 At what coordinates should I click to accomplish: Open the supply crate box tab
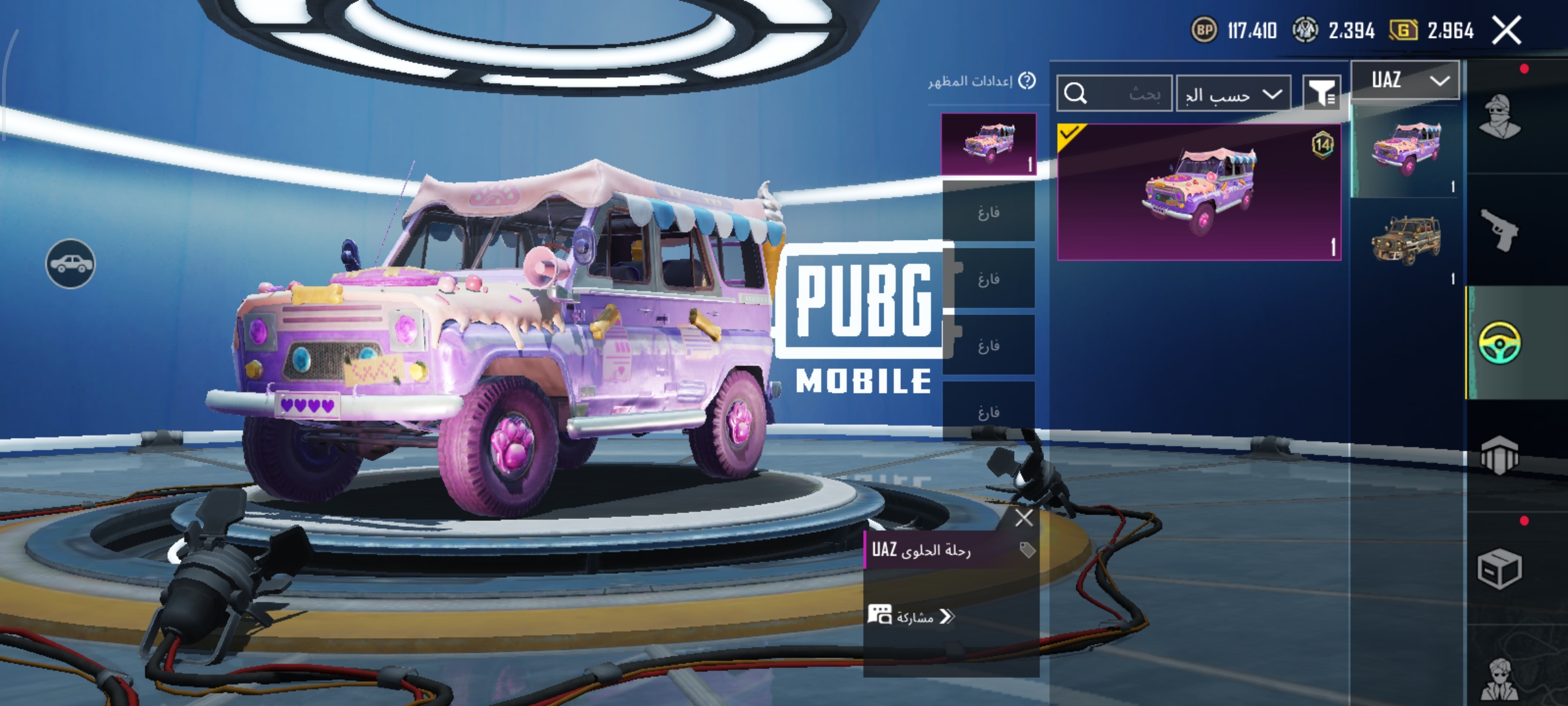1500,569
